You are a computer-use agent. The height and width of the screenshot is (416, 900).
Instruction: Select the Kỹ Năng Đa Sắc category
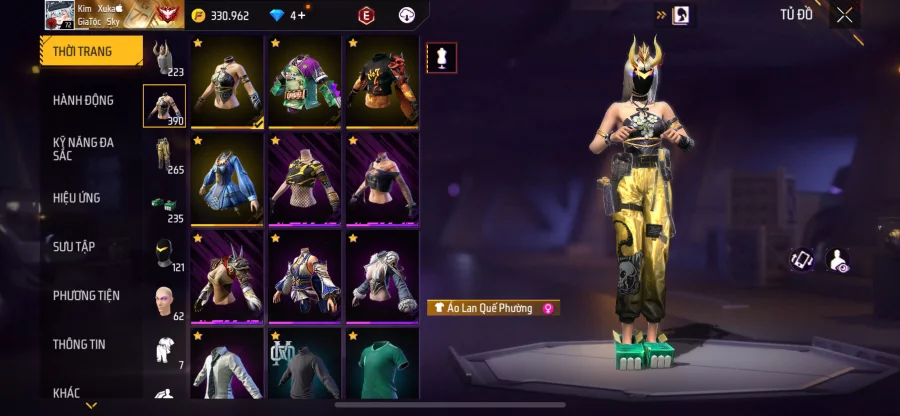(84, 149)
